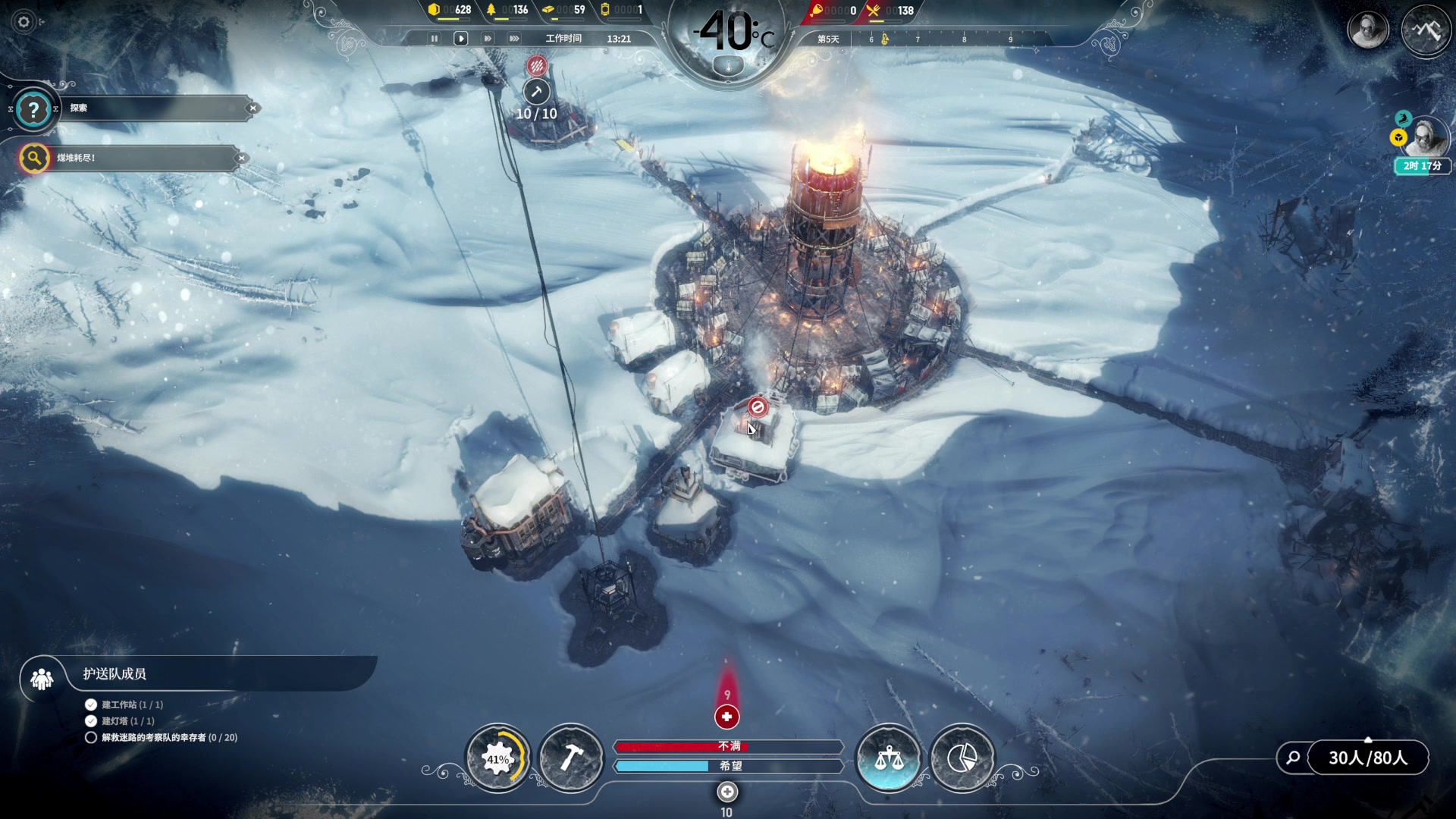Switch to triple fast-forward speed
The width and height of the screenshot is (1456, 819).
(x=514, y=39)
